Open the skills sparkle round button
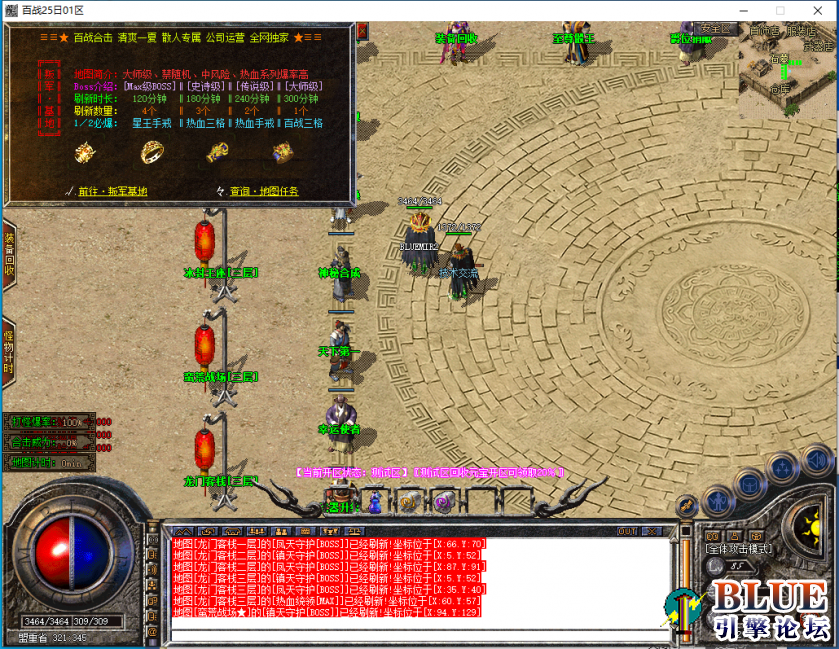 tap(781, 467)
